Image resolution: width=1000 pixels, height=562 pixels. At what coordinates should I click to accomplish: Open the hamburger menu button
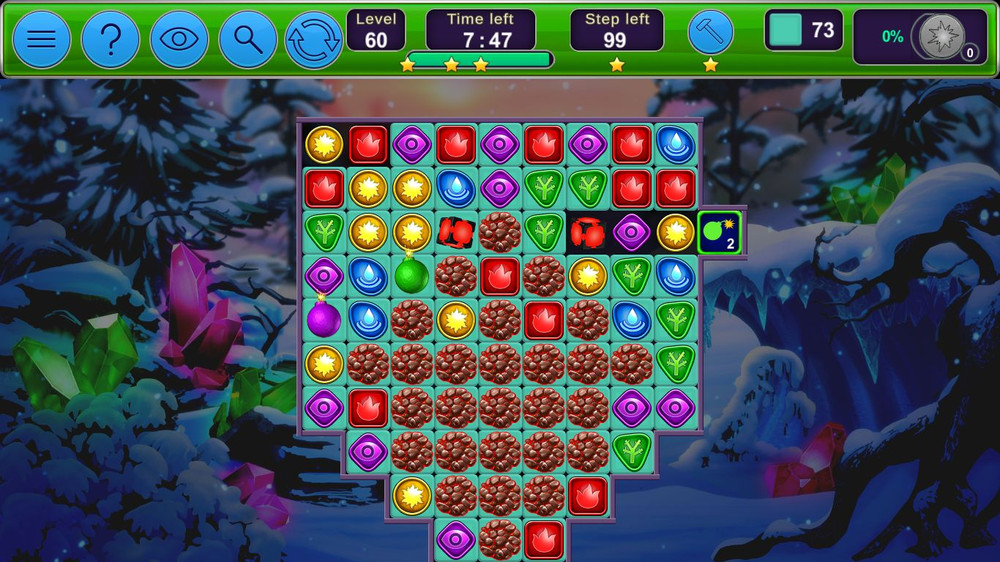pyautogui.click(x=42, y=40)
